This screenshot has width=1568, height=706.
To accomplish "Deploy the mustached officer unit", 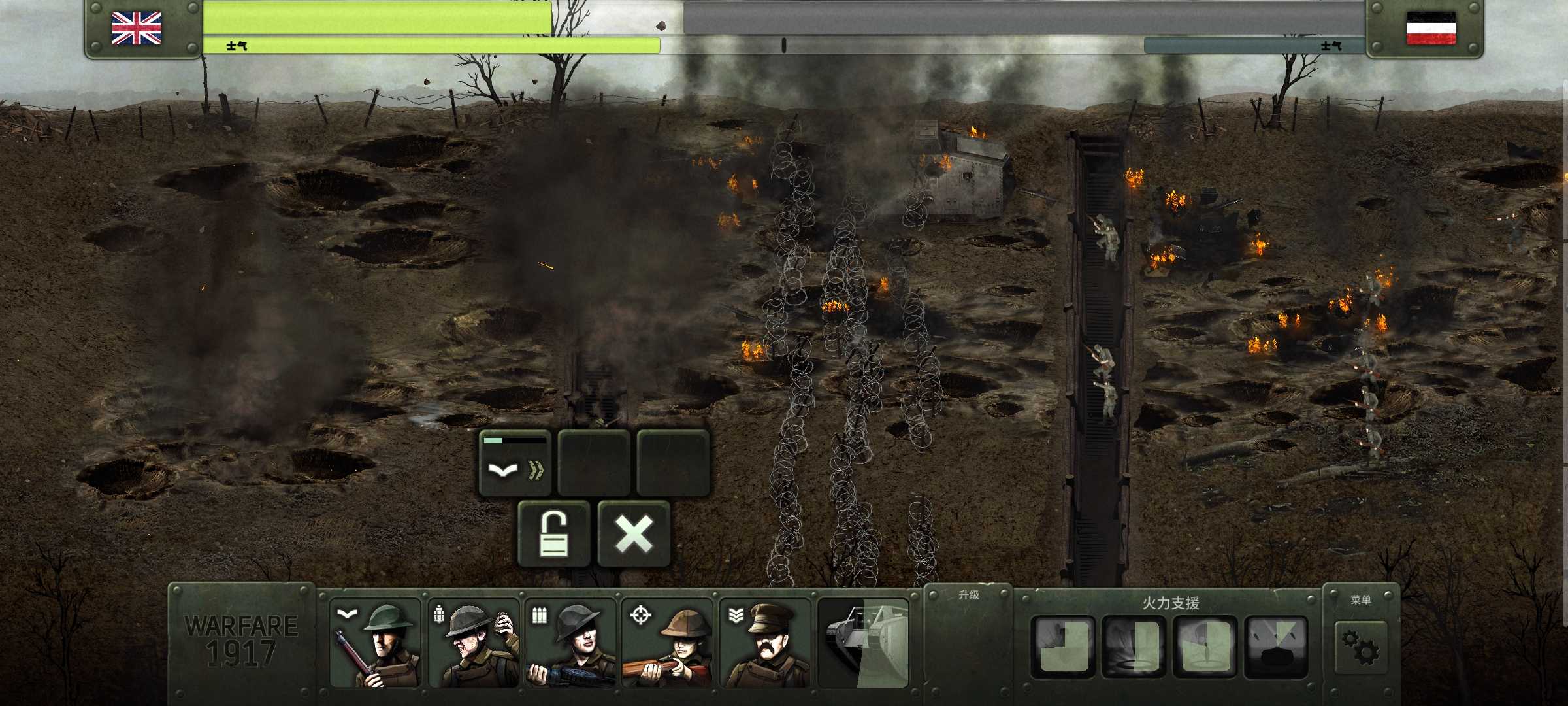I will click(765, 643).
